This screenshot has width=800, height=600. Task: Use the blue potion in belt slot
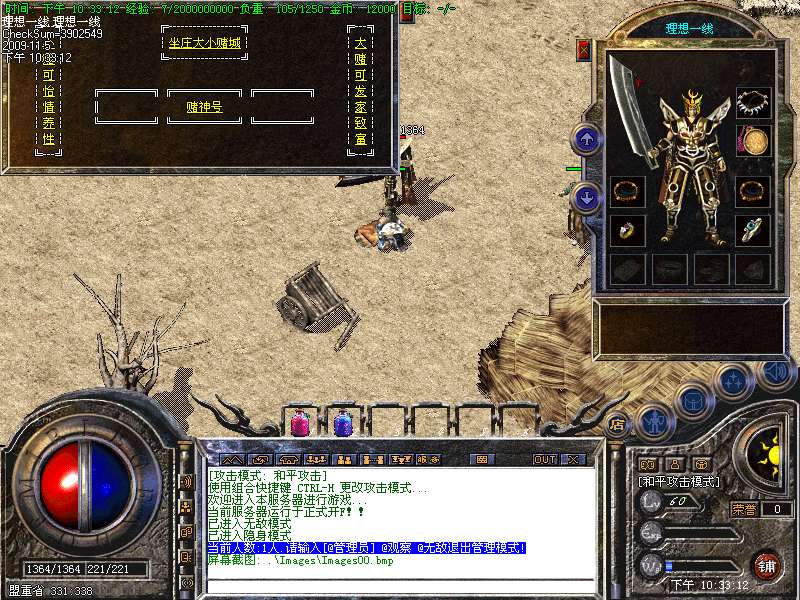point(342,423)
